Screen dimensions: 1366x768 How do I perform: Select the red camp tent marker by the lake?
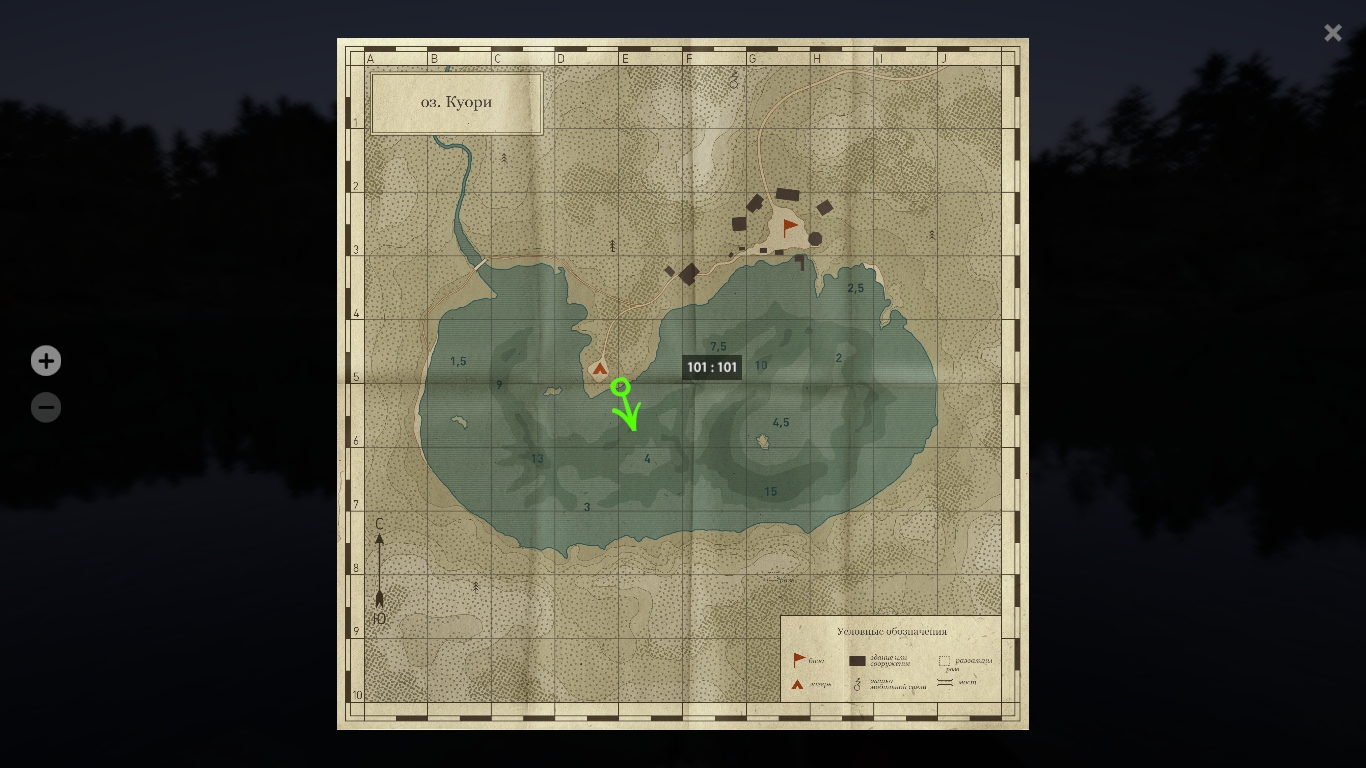600,369
